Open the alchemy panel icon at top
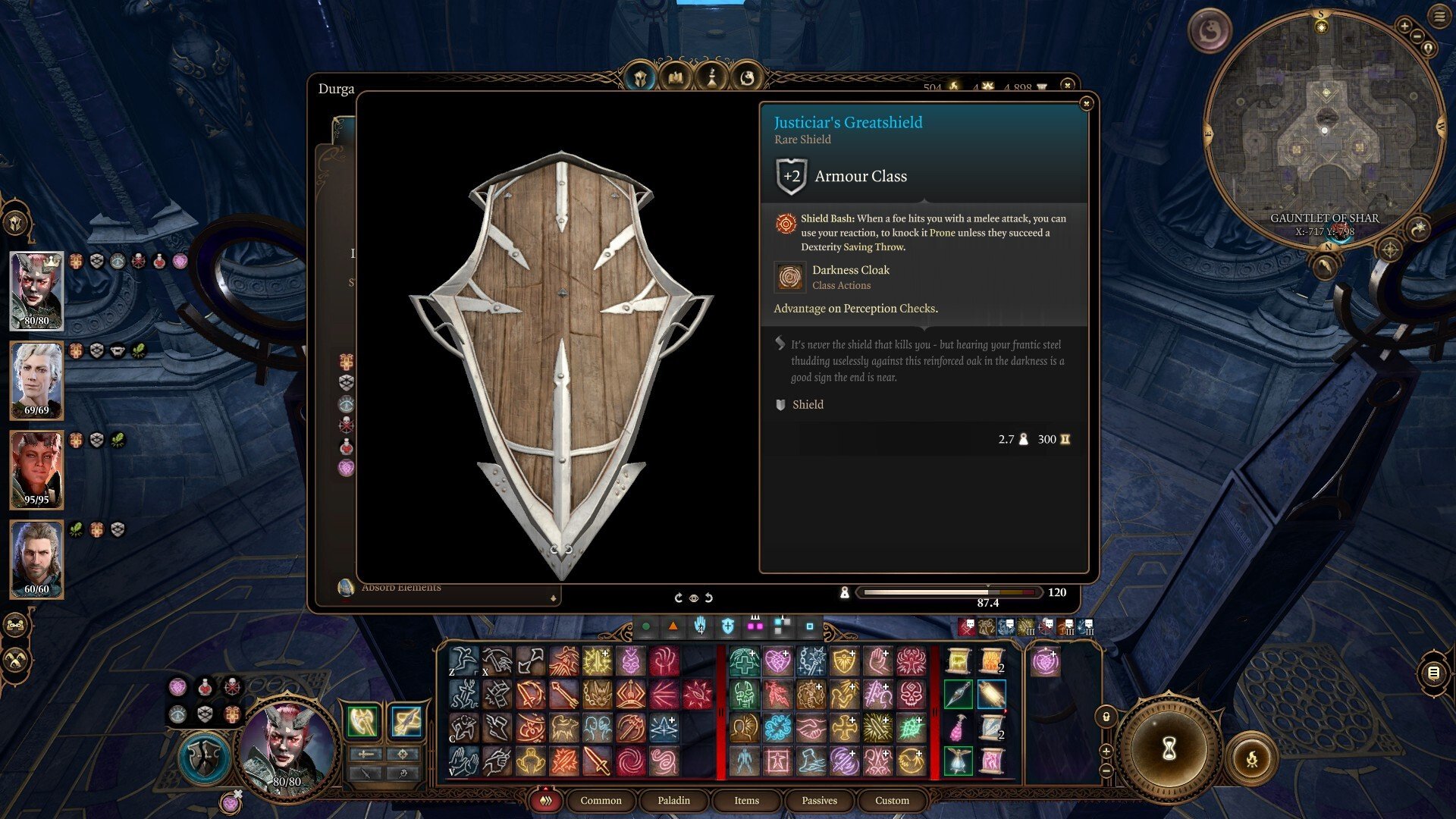1456x819 pixels. click(713, 77)
